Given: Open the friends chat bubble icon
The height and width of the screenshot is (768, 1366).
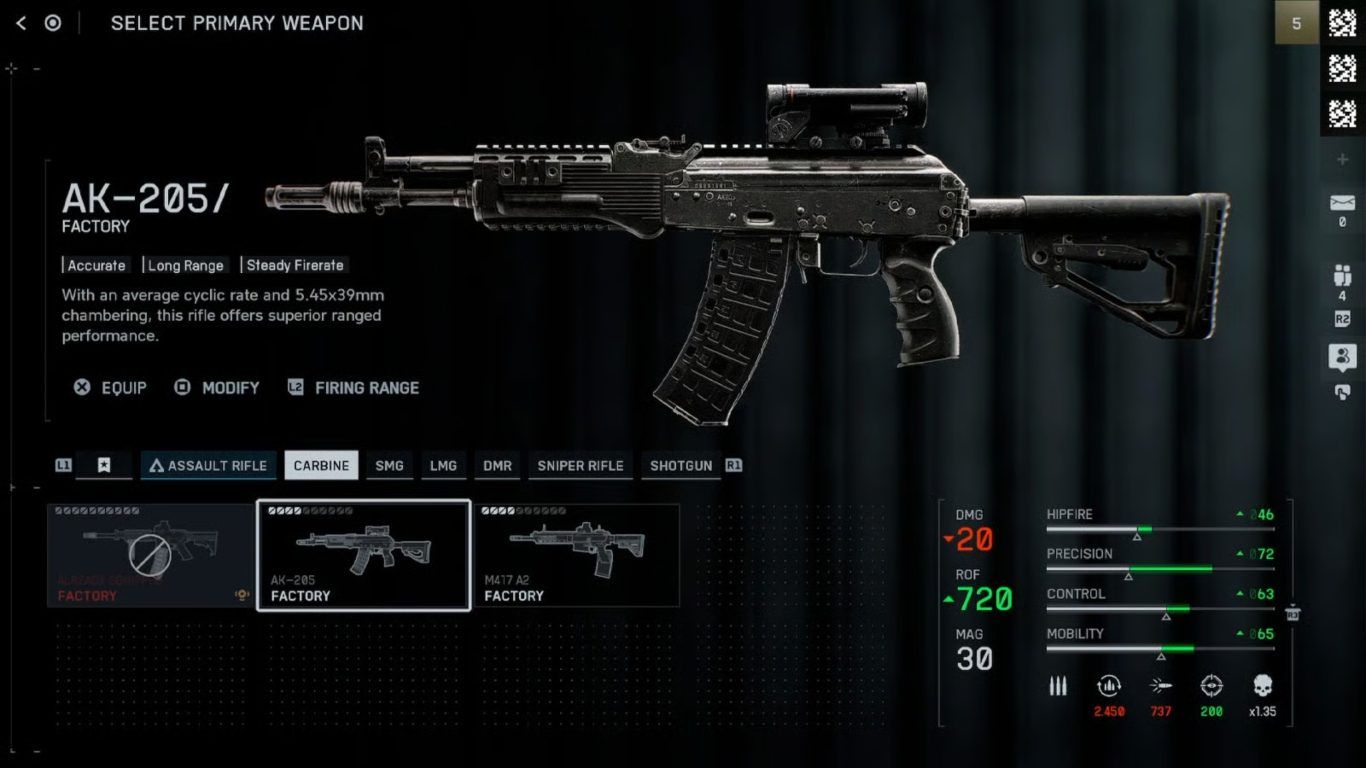Looking at the screenshot, I should pos(1342,356).
